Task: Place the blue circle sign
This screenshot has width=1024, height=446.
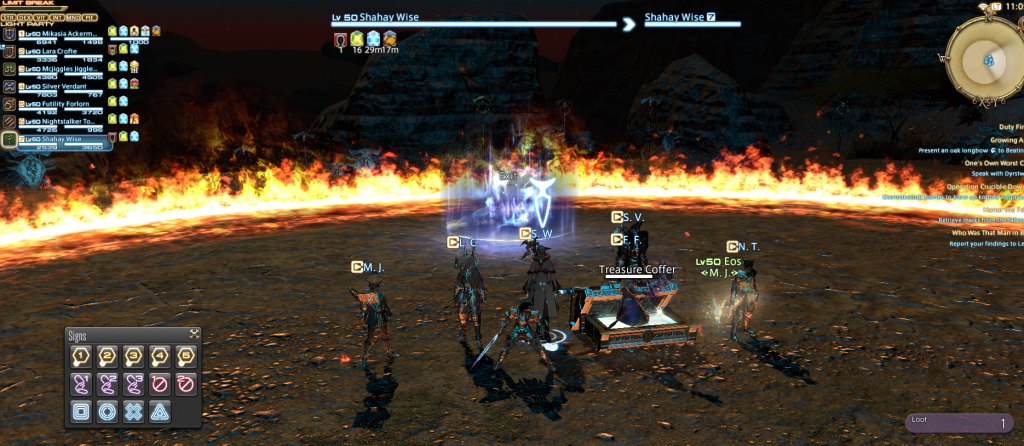Action: tap(108, 410)
